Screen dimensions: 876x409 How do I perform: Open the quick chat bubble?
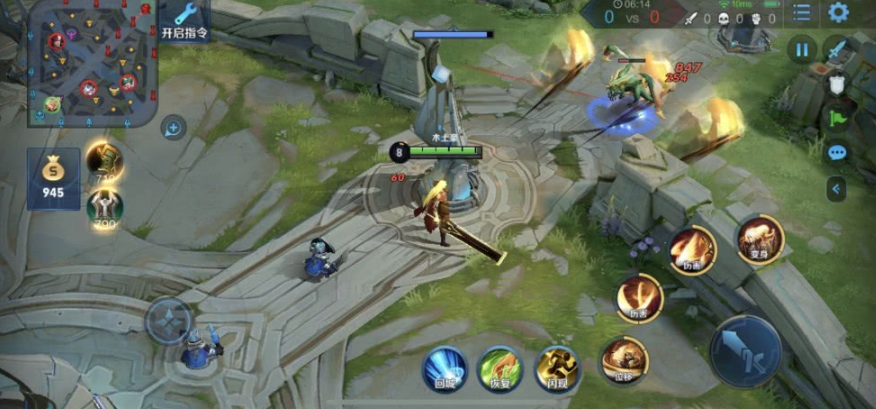[x=837, y=153]
